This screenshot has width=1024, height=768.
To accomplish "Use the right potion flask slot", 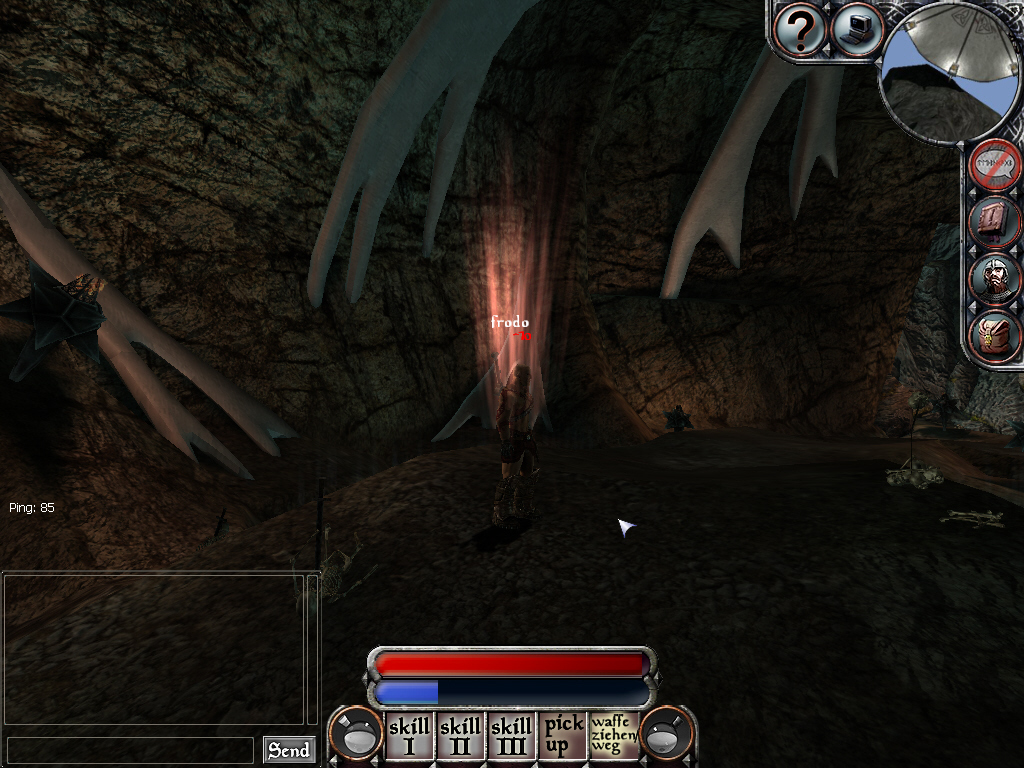I will (667, 735).
